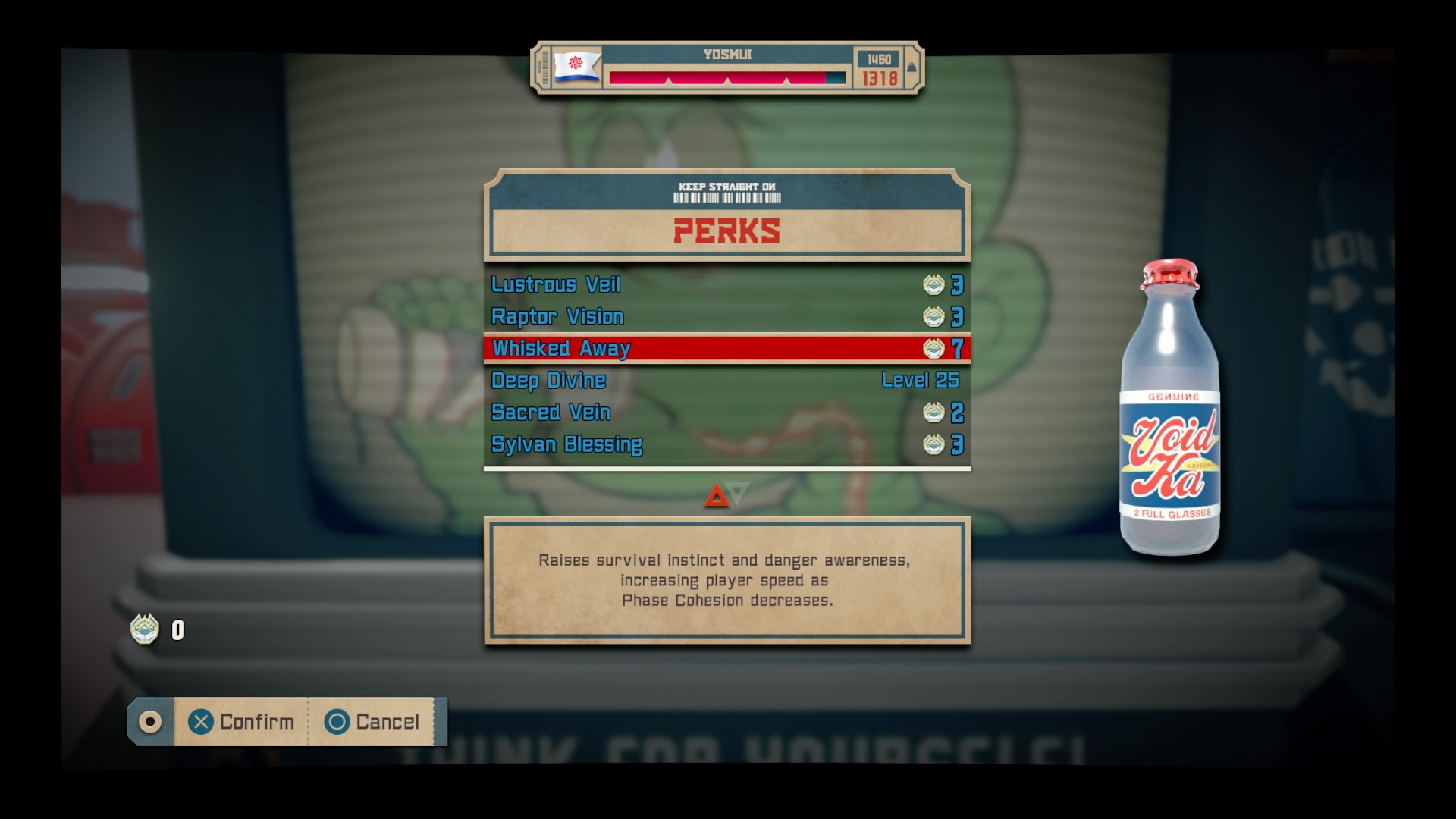The width and height of the screenshot is (1456, 819).
Task: Click the weight icon beside 1318
Action: tap(910, 67)
